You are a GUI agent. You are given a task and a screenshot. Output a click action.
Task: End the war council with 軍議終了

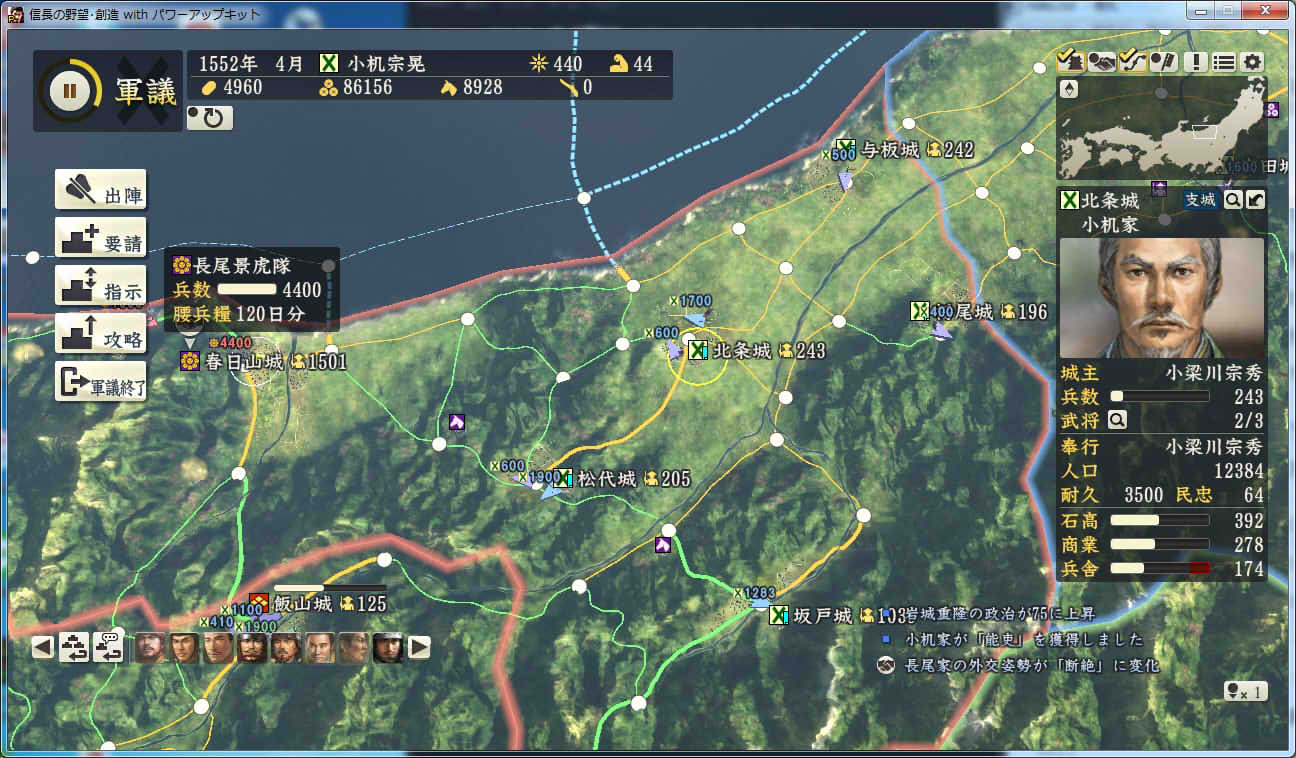pos(100,382)
